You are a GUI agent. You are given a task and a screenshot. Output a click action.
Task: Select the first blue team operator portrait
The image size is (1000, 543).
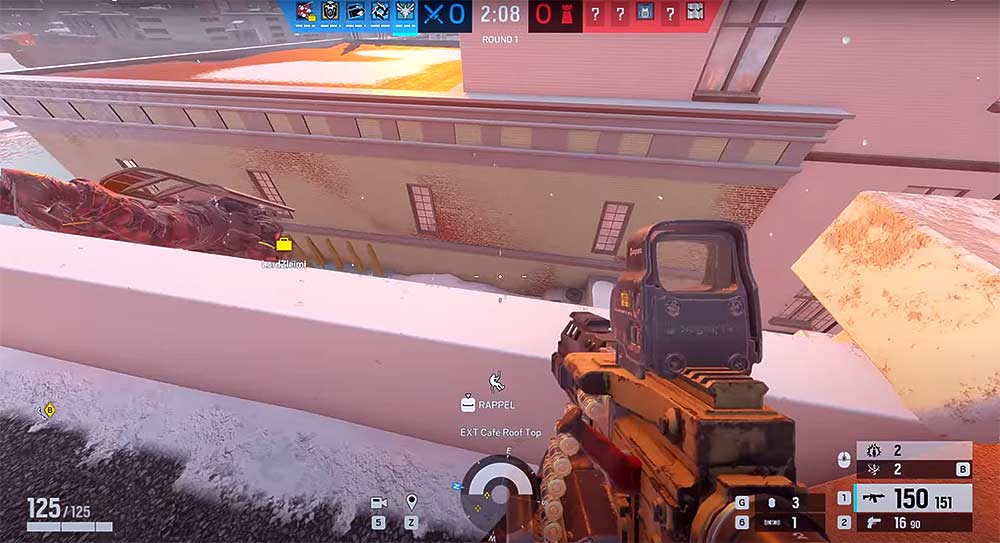click(304, 12)
